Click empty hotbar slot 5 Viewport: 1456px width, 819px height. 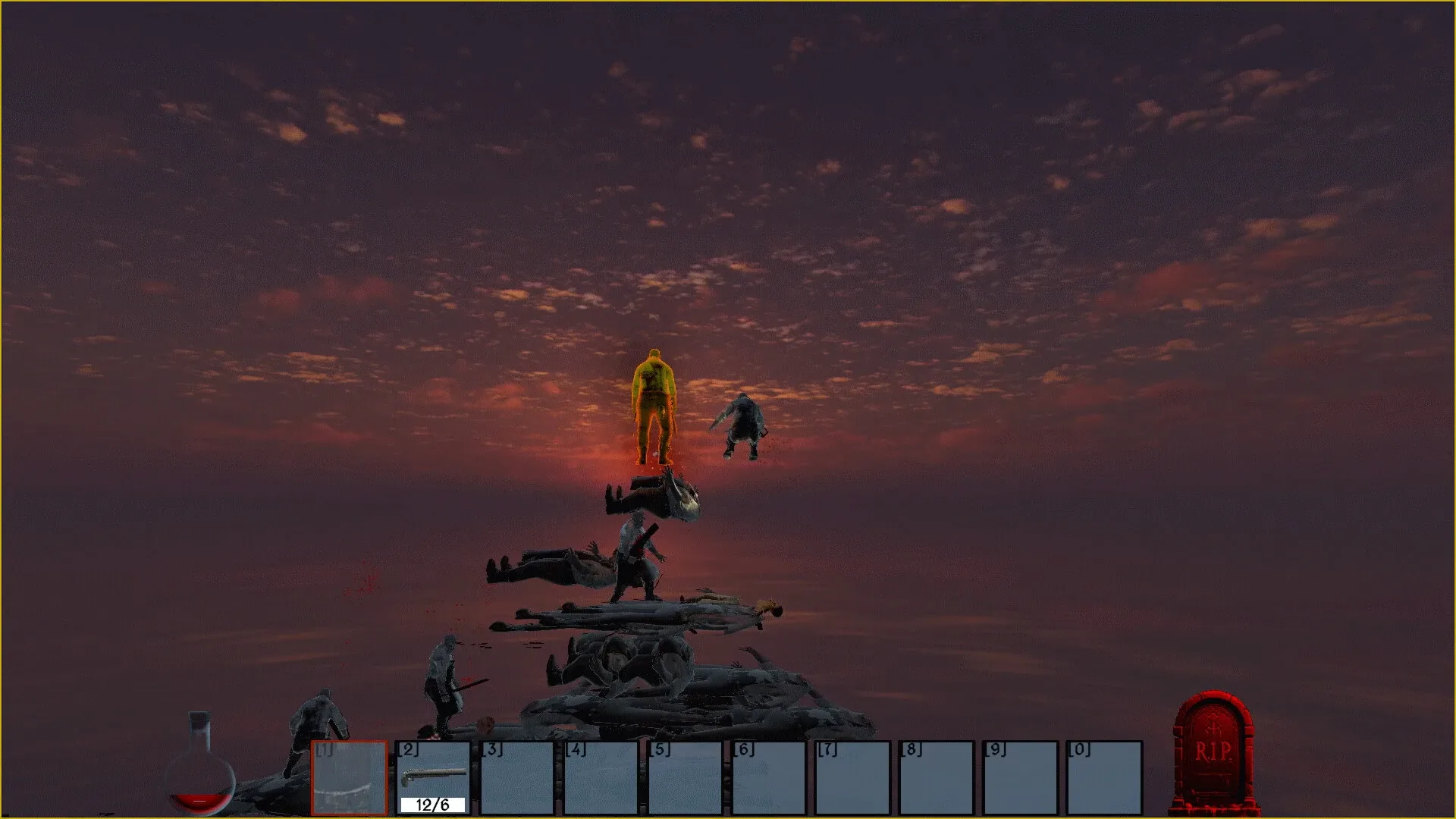[x=686, y=777]
